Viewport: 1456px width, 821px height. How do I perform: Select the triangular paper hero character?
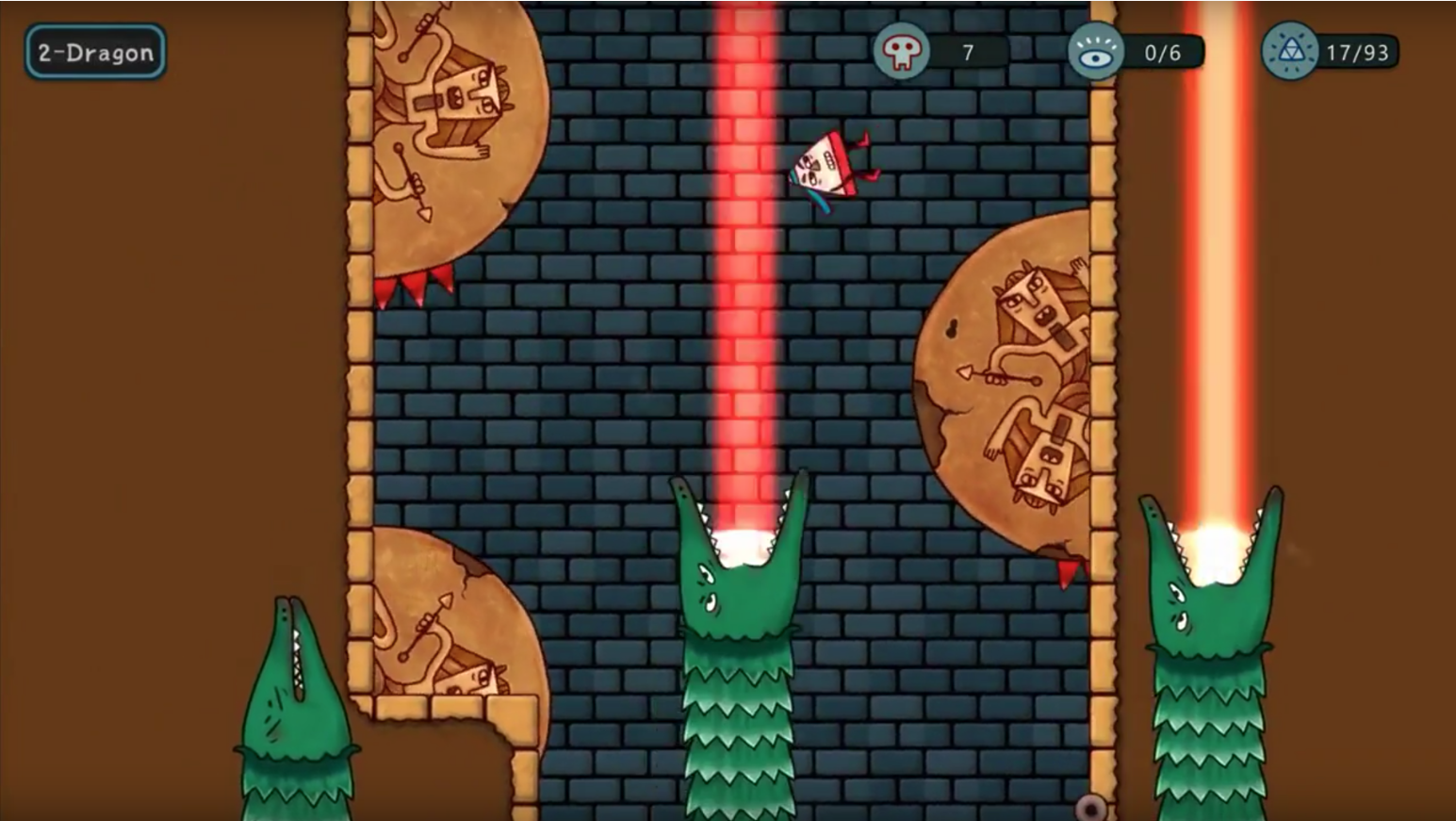pos(827,170)
